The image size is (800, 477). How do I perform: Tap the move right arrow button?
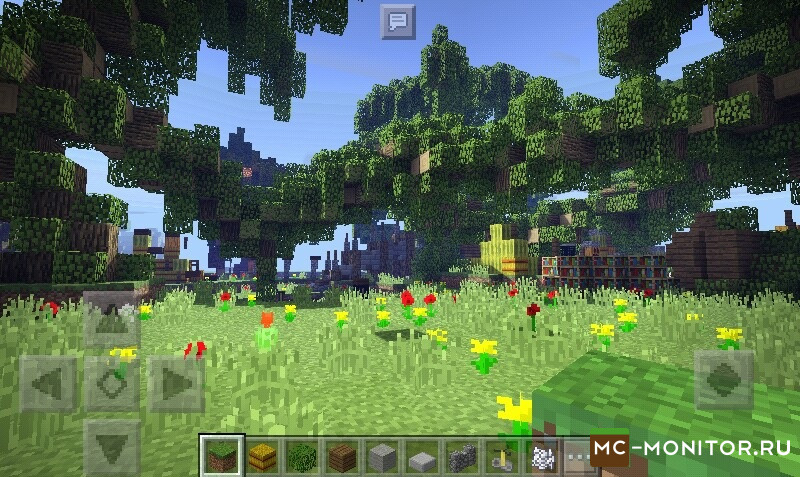tap(175, 383)
